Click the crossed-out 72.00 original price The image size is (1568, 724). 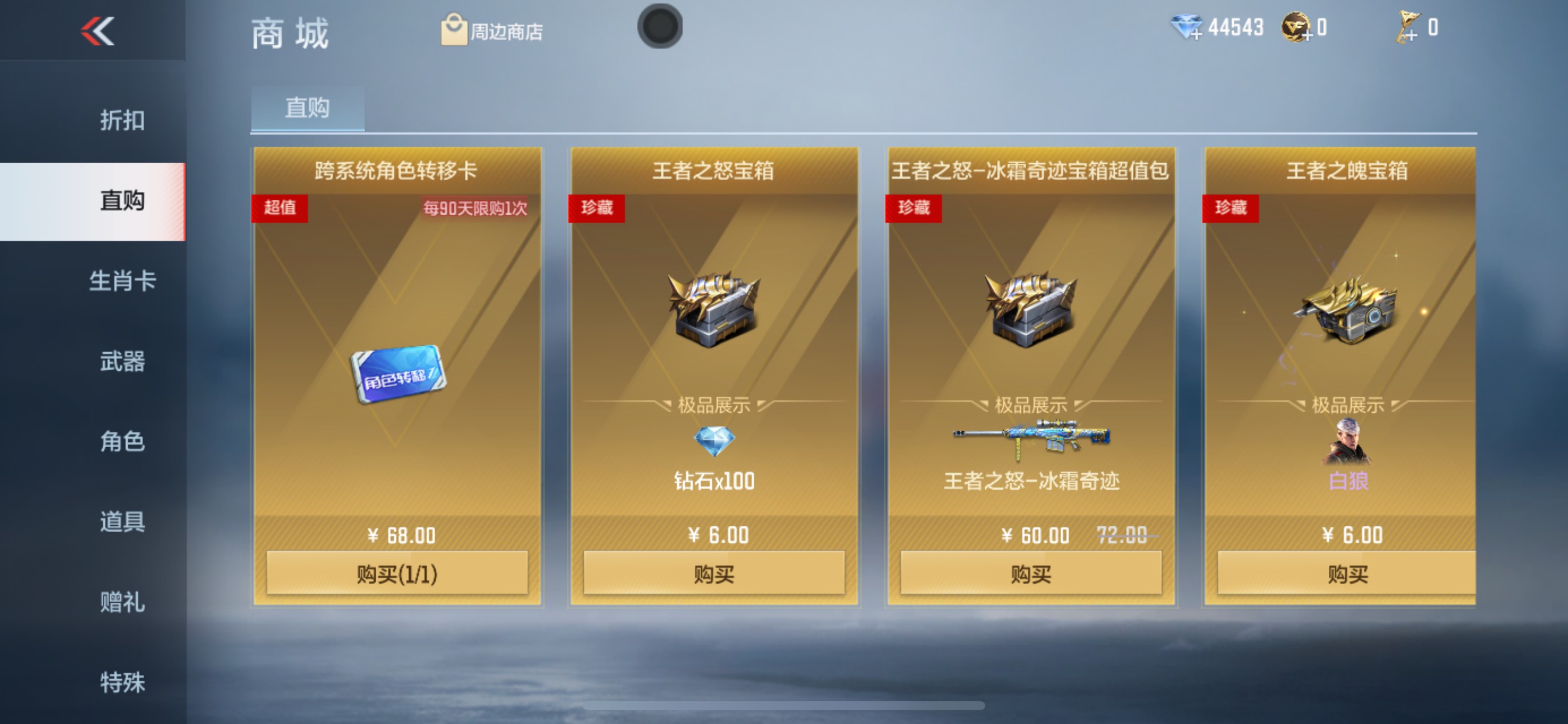click(x=1121, y=535)
